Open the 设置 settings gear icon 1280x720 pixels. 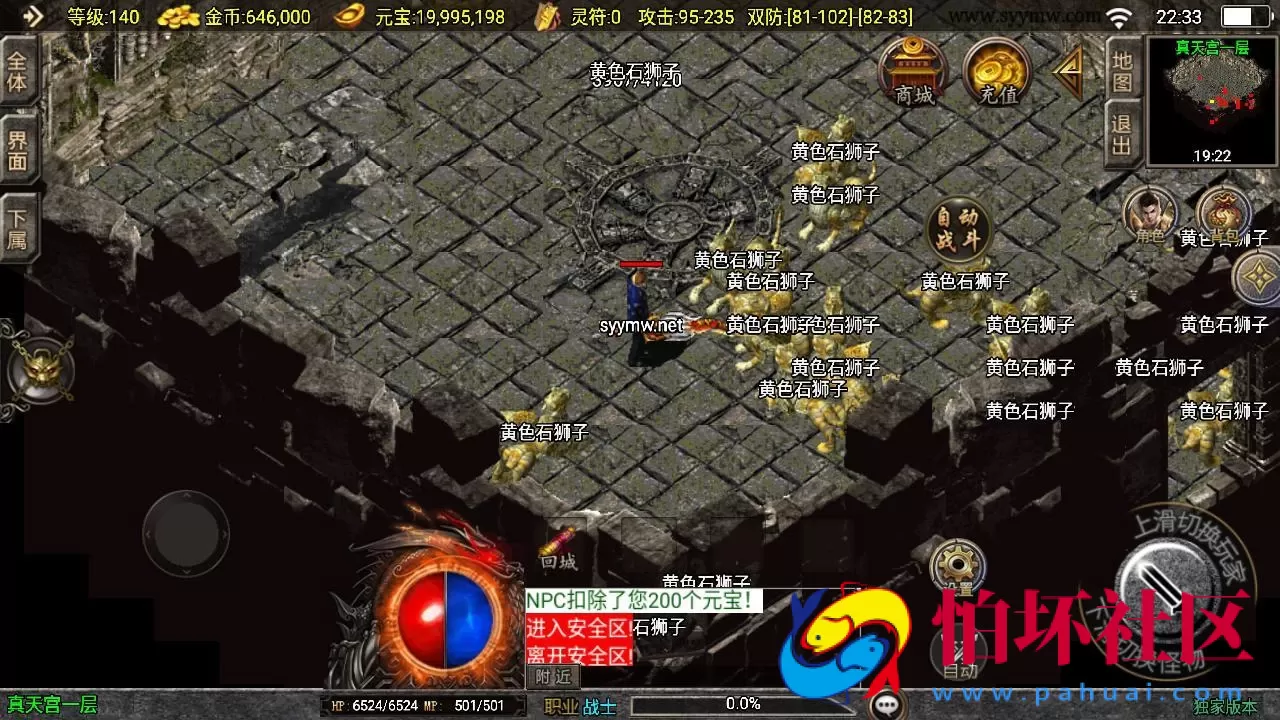[x=958, y=565]
